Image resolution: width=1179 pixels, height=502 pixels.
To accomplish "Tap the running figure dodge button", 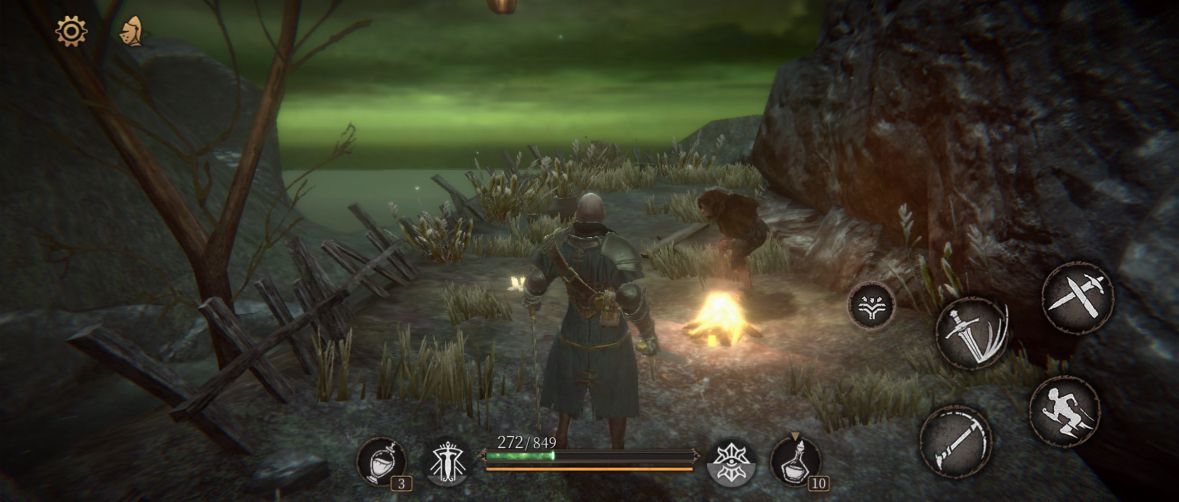I will 1064,411.
